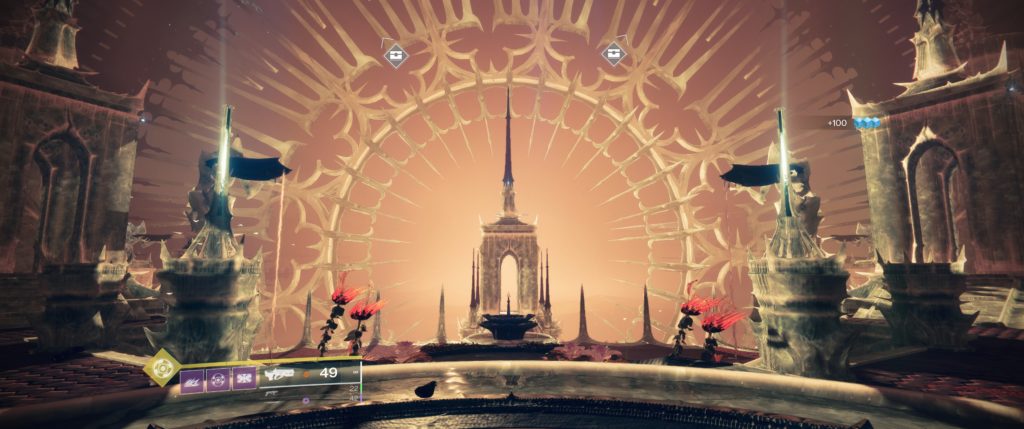1024x429 pixels.
Task: Select the first purple ability icon beside the super
Action: [194, 378]
